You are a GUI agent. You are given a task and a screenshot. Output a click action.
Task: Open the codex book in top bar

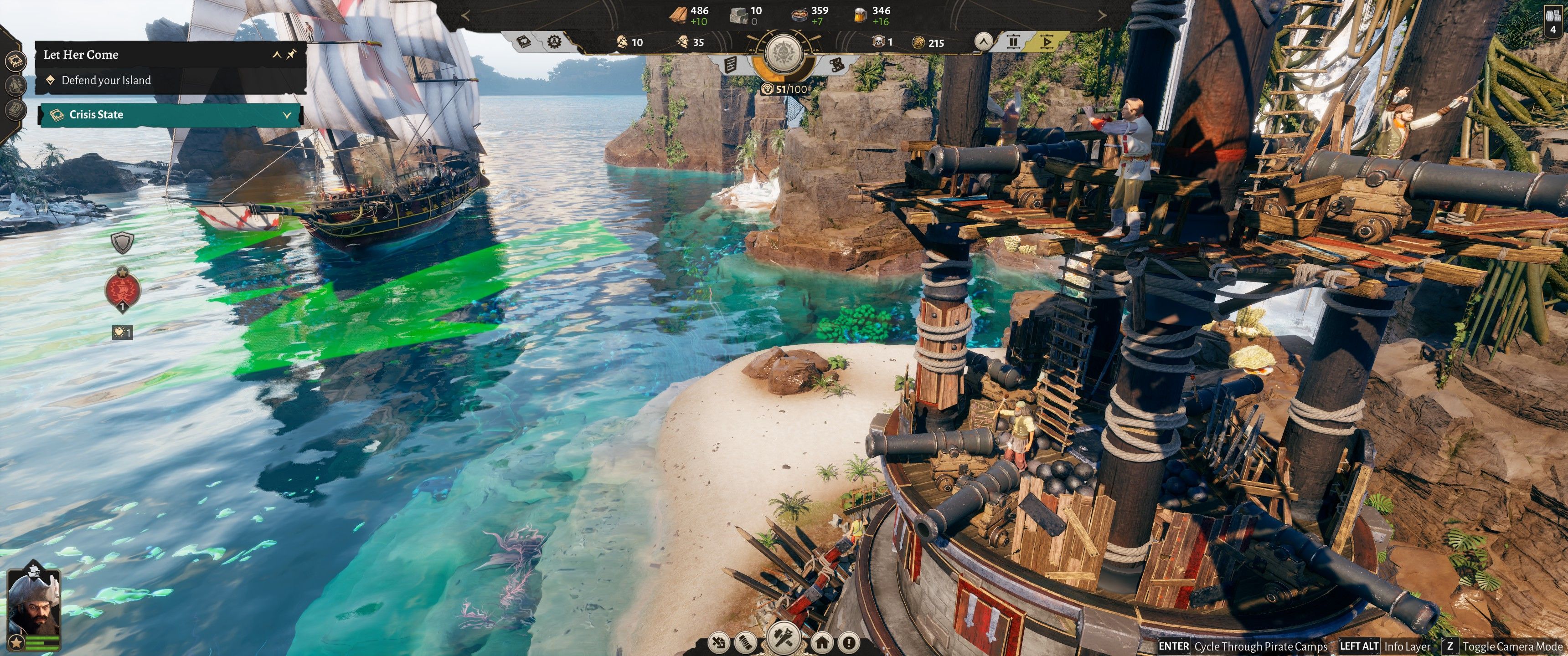click(523, 42)
